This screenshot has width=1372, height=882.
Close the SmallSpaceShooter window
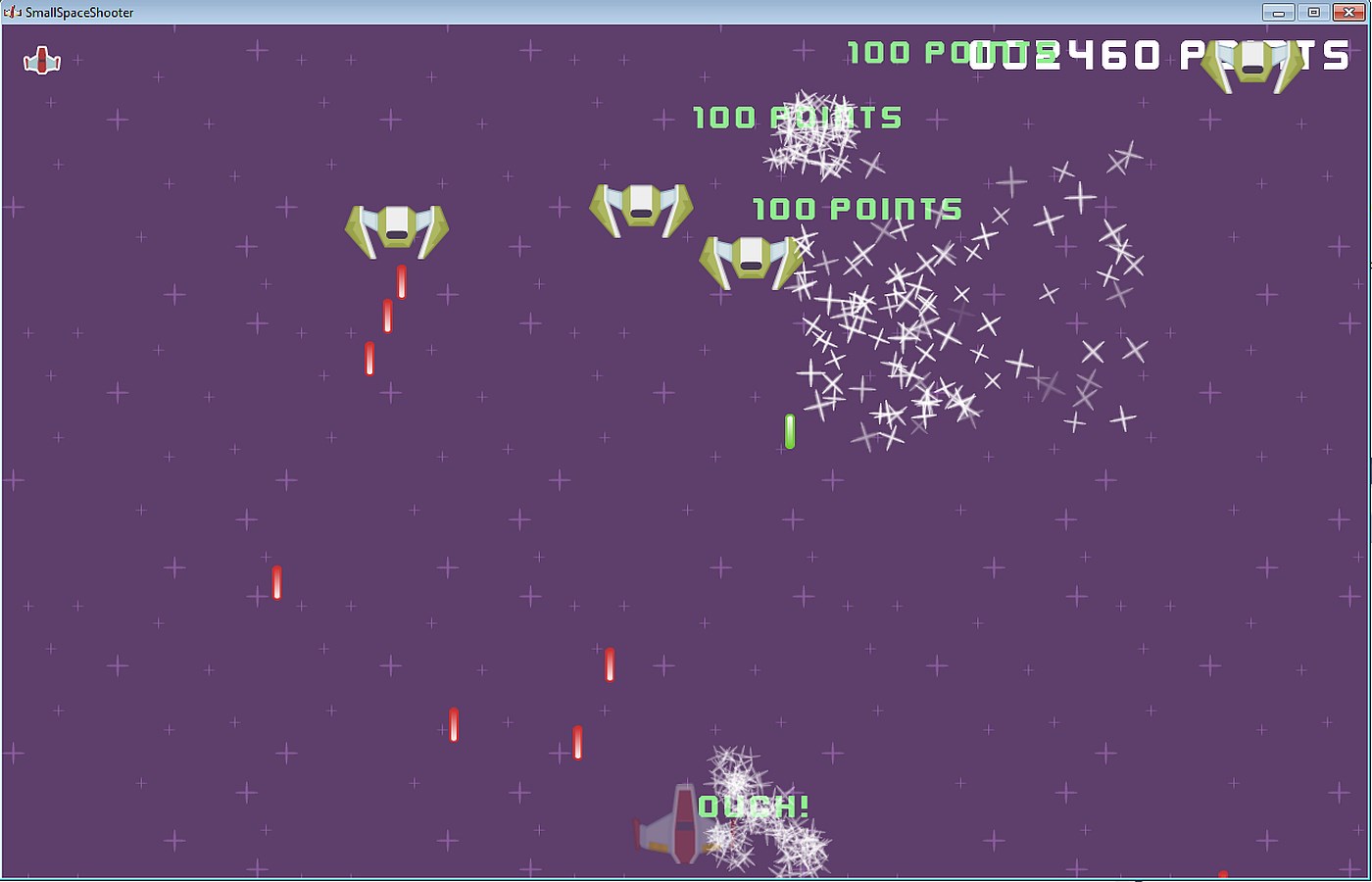1349,12
